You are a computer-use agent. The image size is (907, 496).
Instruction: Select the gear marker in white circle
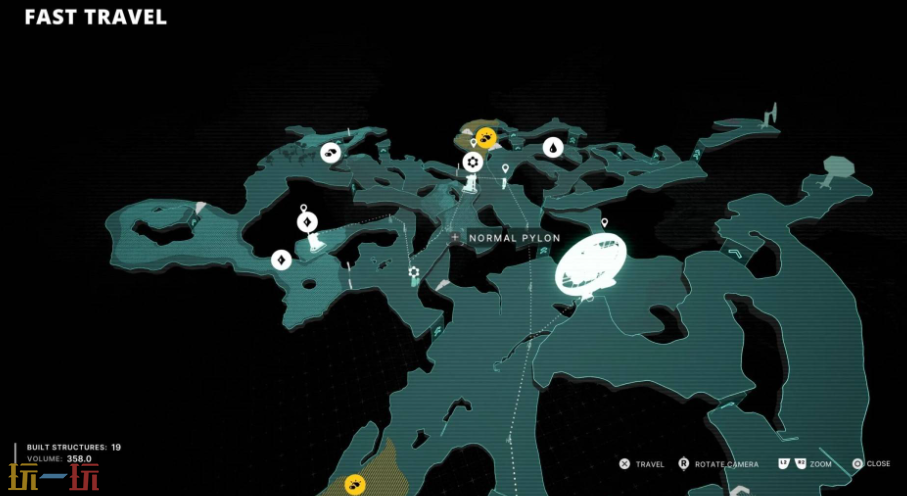pyautogui.click(x=472, y=162)
